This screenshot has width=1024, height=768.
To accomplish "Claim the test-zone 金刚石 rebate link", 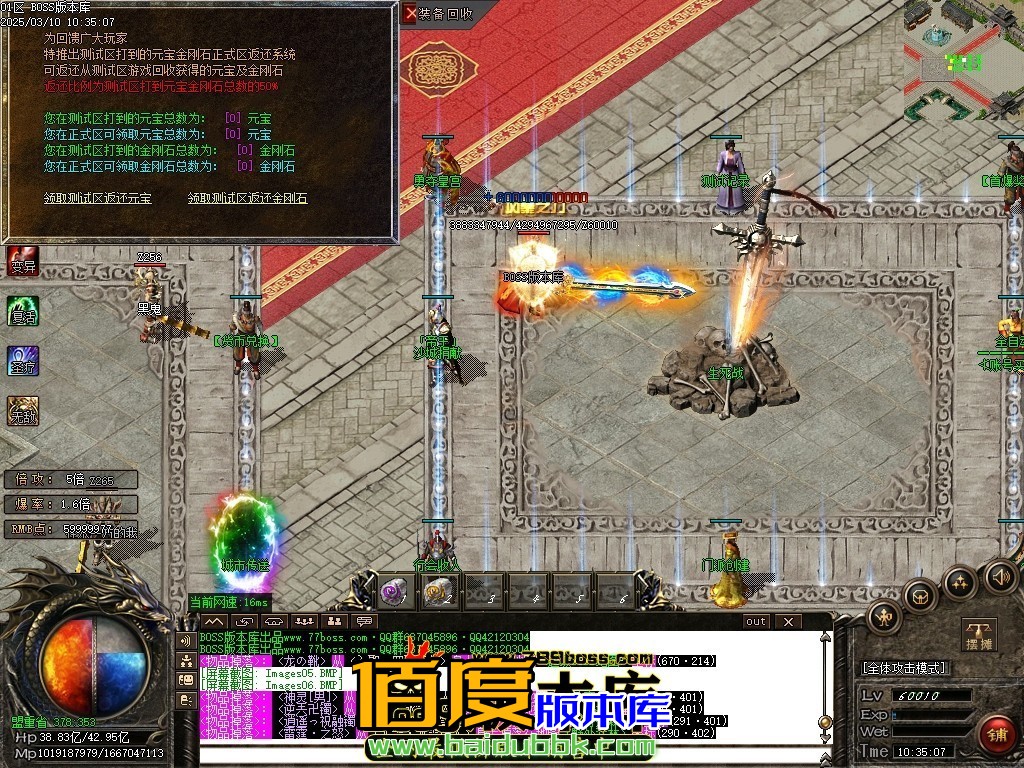I will click(x=247, y=198).
